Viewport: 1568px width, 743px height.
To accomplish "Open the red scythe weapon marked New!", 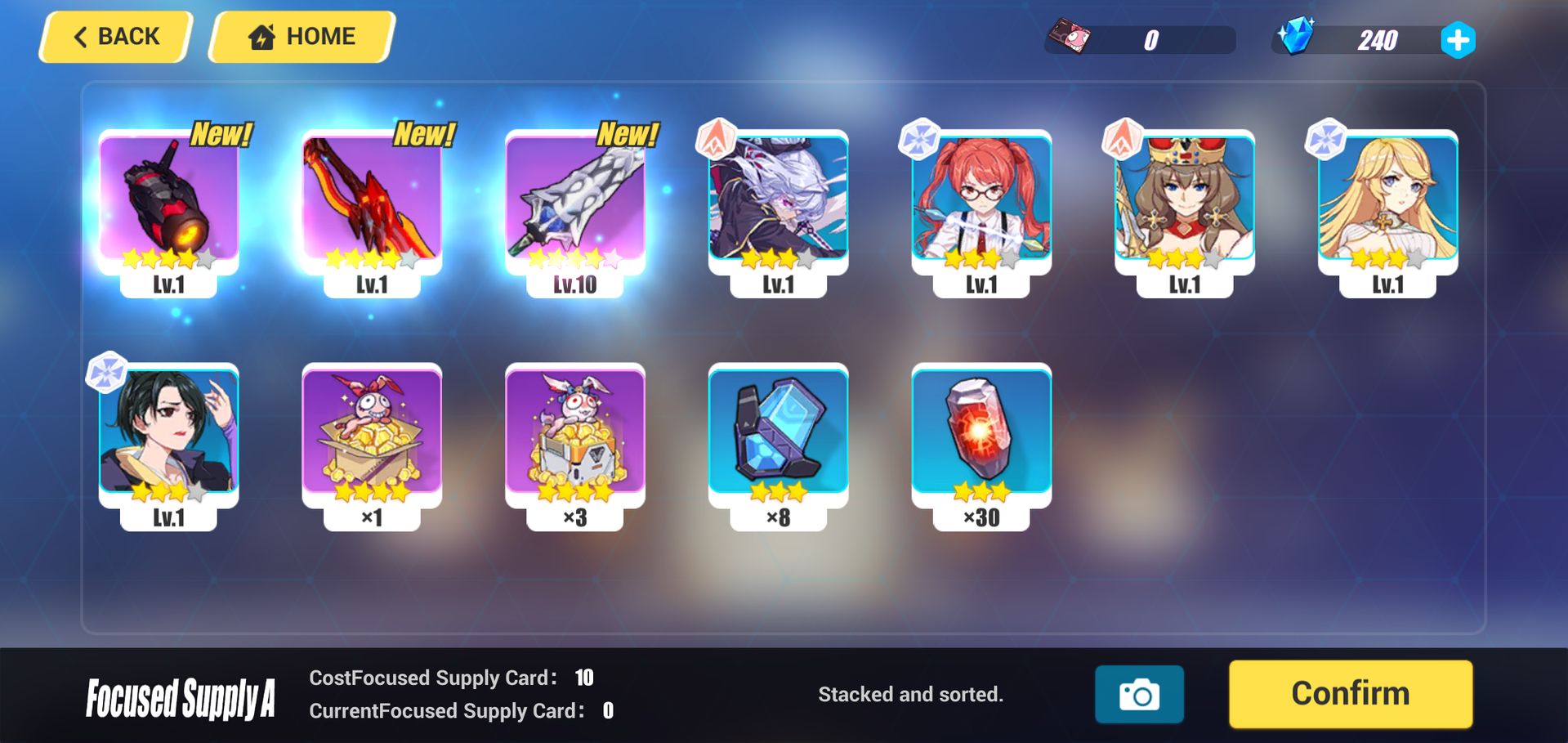I will 372,204.
